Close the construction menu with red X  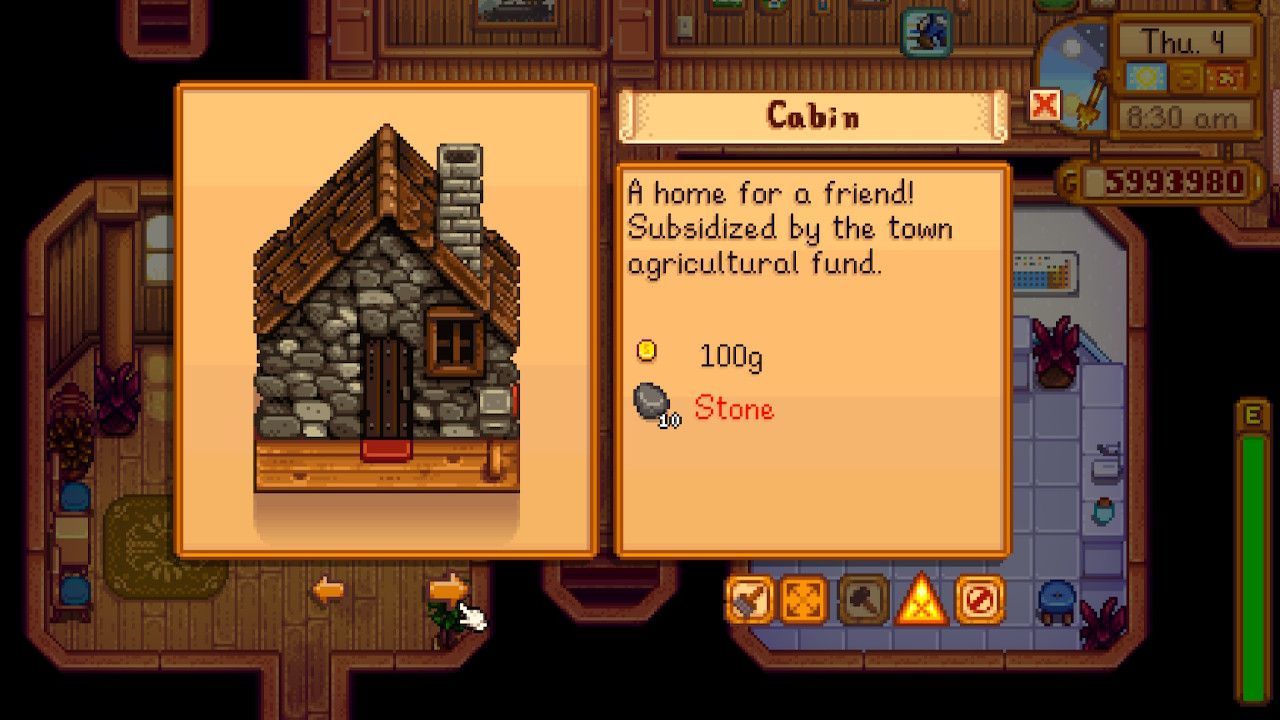point(1042,104)
